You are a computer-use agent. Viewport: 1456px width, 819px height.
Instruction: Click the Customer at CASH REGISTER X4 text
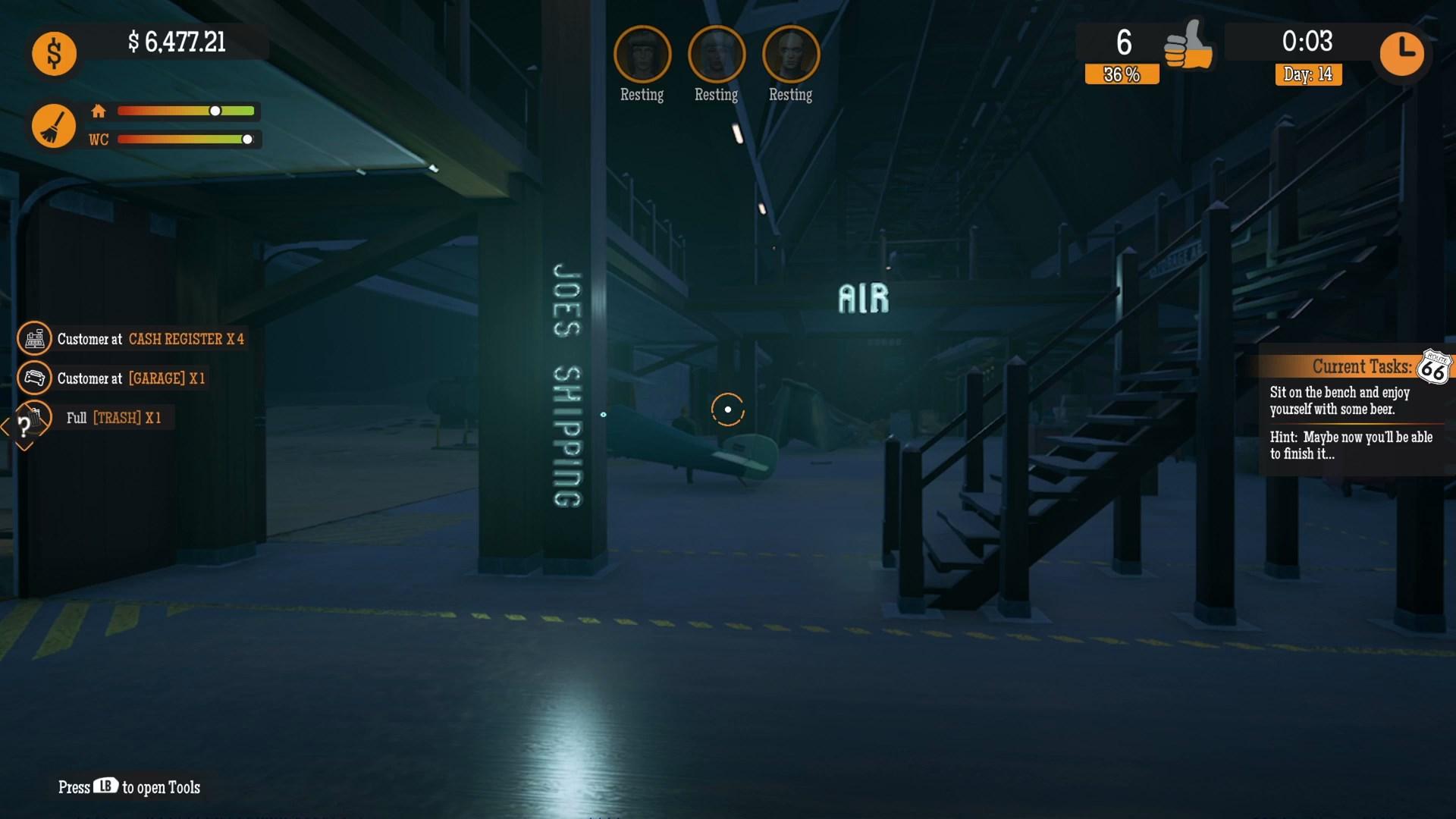[x=152, y=339]
